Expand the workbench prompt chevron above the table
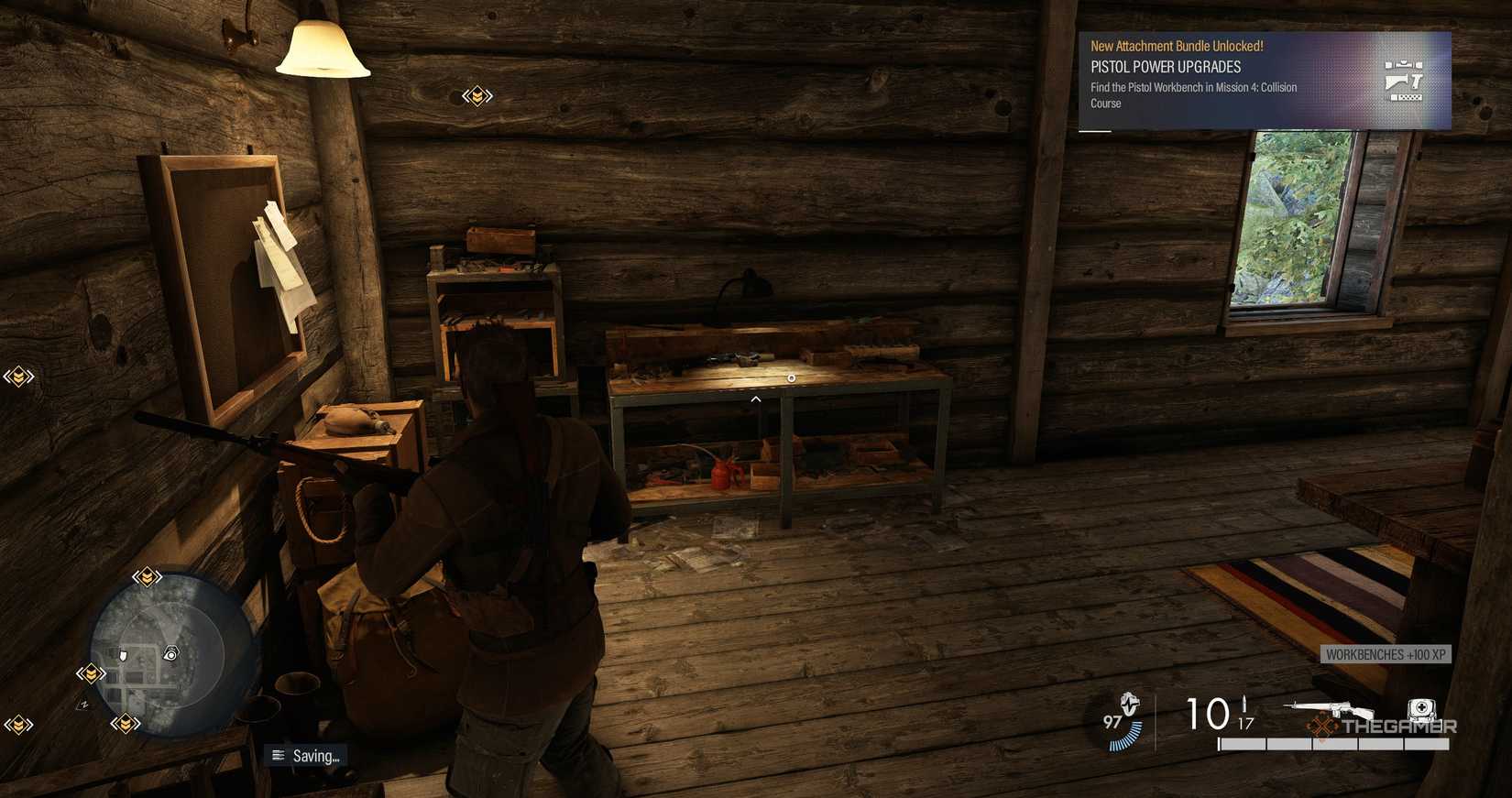Image resolution: width=1512 pixels, height=798 pixels. pyautogui.click(x=755, y=399)
